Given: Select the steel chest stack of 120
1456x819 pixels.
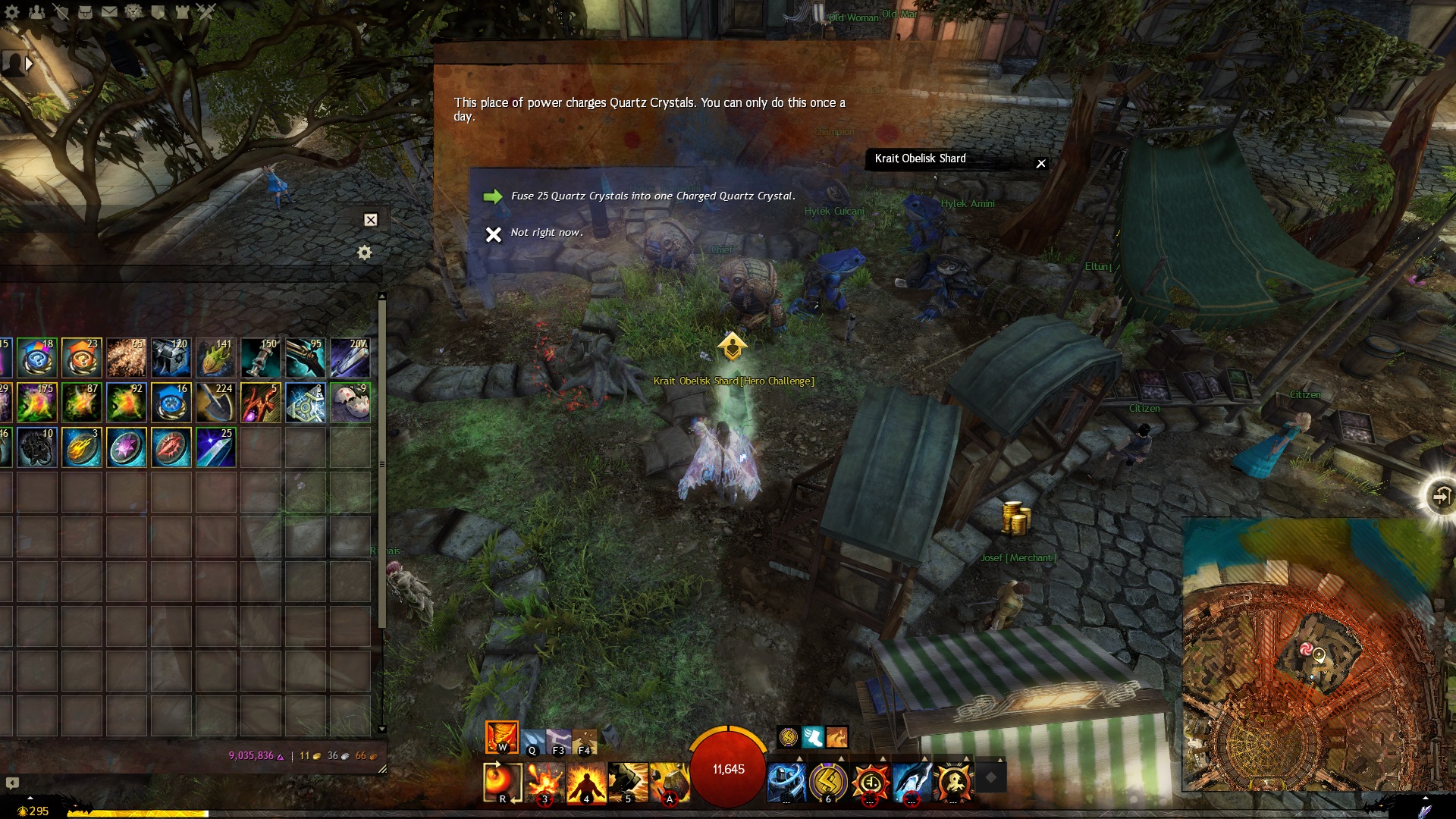Looking at the screenshot, I should click(171, 357).
